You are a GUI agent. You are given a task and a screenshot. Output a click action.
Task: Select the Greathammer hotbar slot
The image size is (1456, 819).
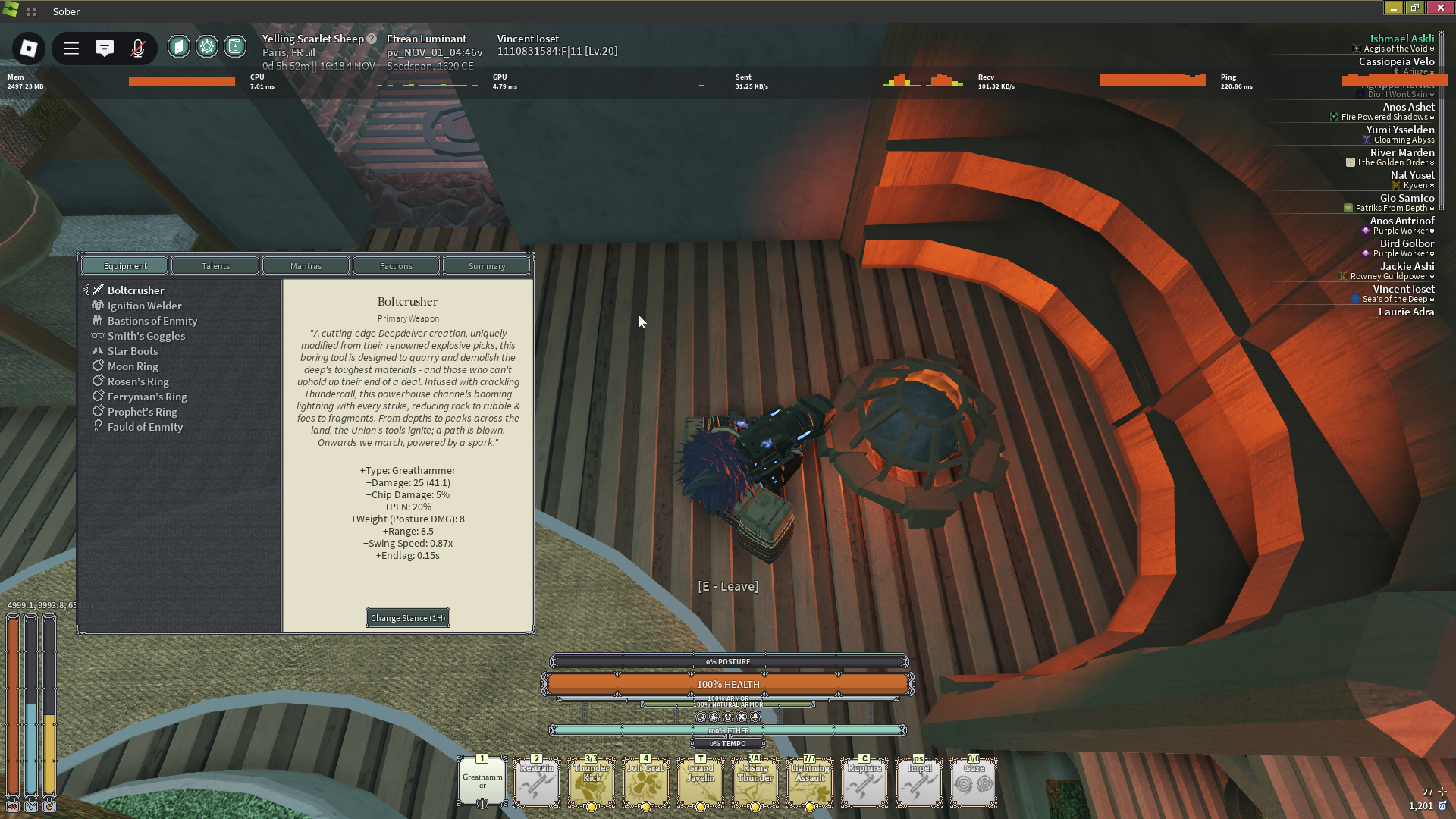click(482, 781)
